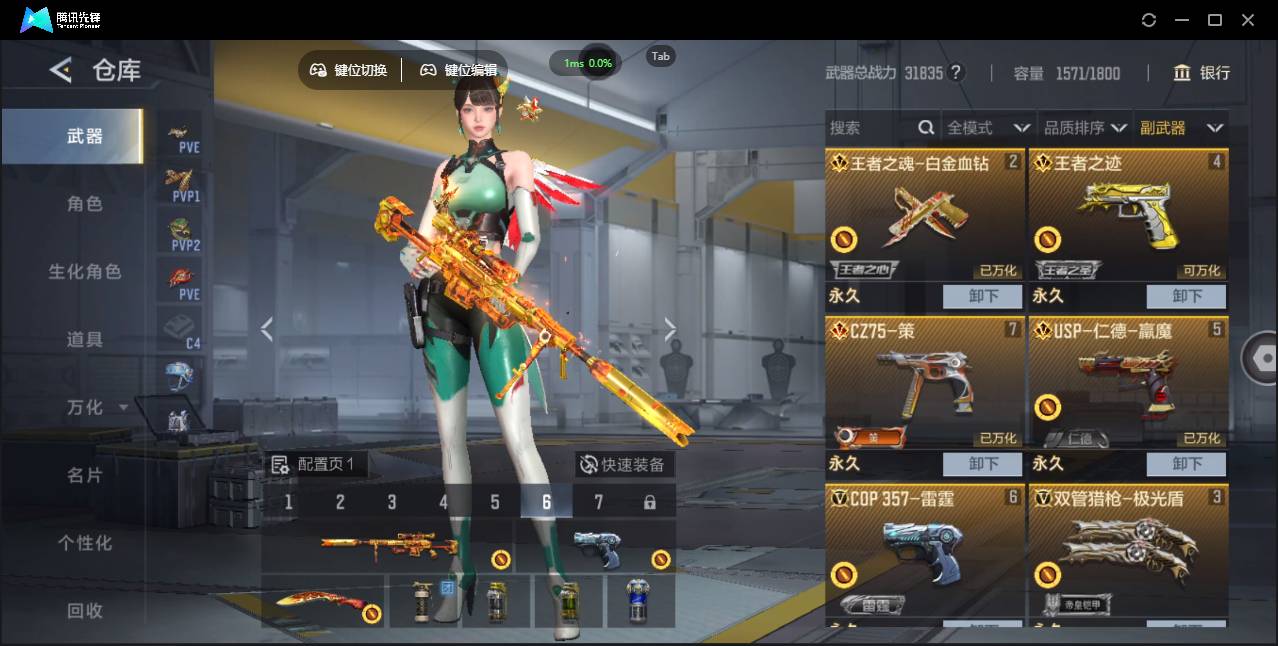This screenshot has width=1278, height=646.
Task: Open the 全模式 mode dropdown
Action: coord(988,128)
